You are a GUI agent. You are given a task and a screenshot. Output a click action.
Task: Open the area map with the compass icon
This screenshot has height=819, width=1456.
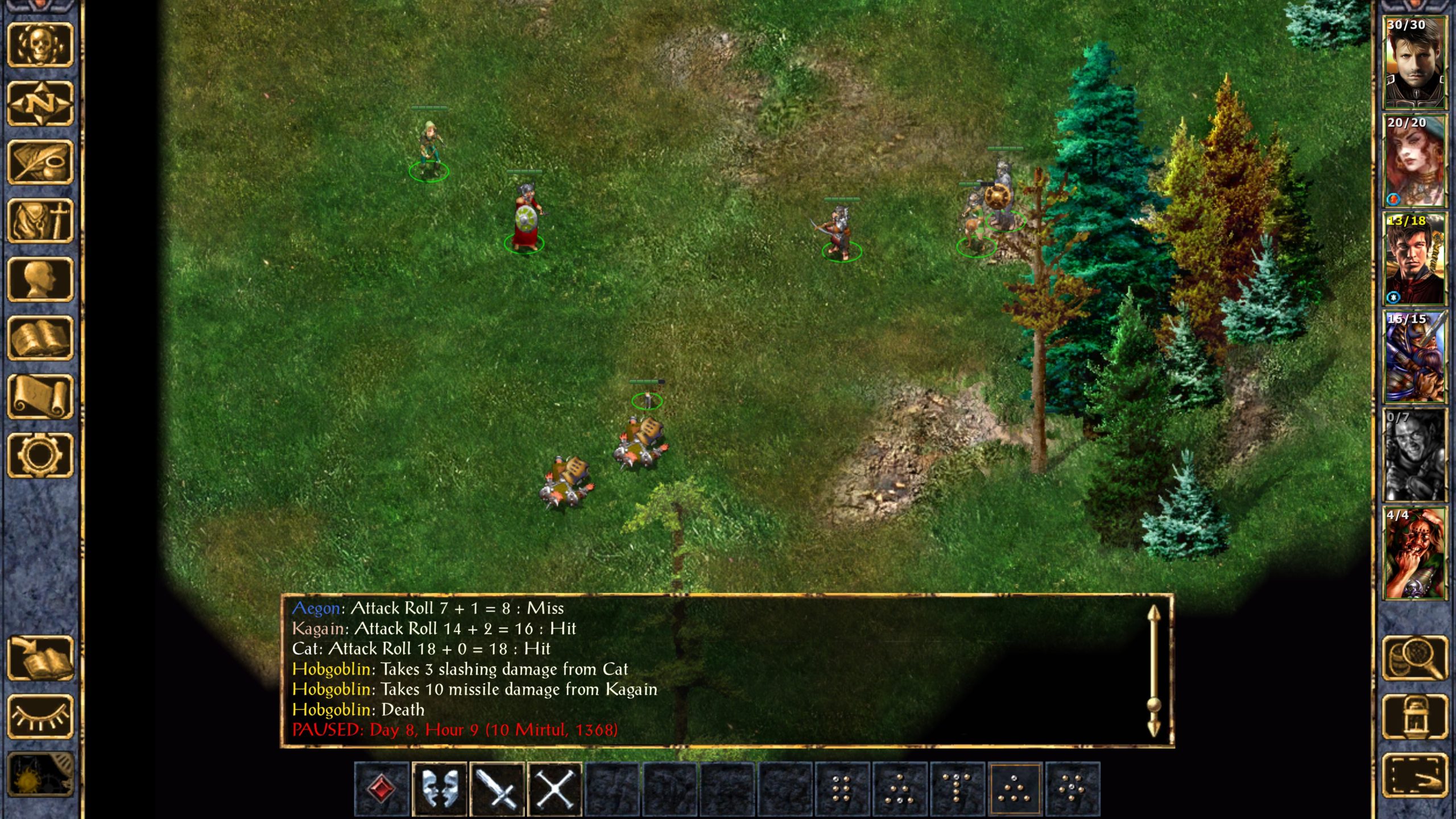point(40,104)
